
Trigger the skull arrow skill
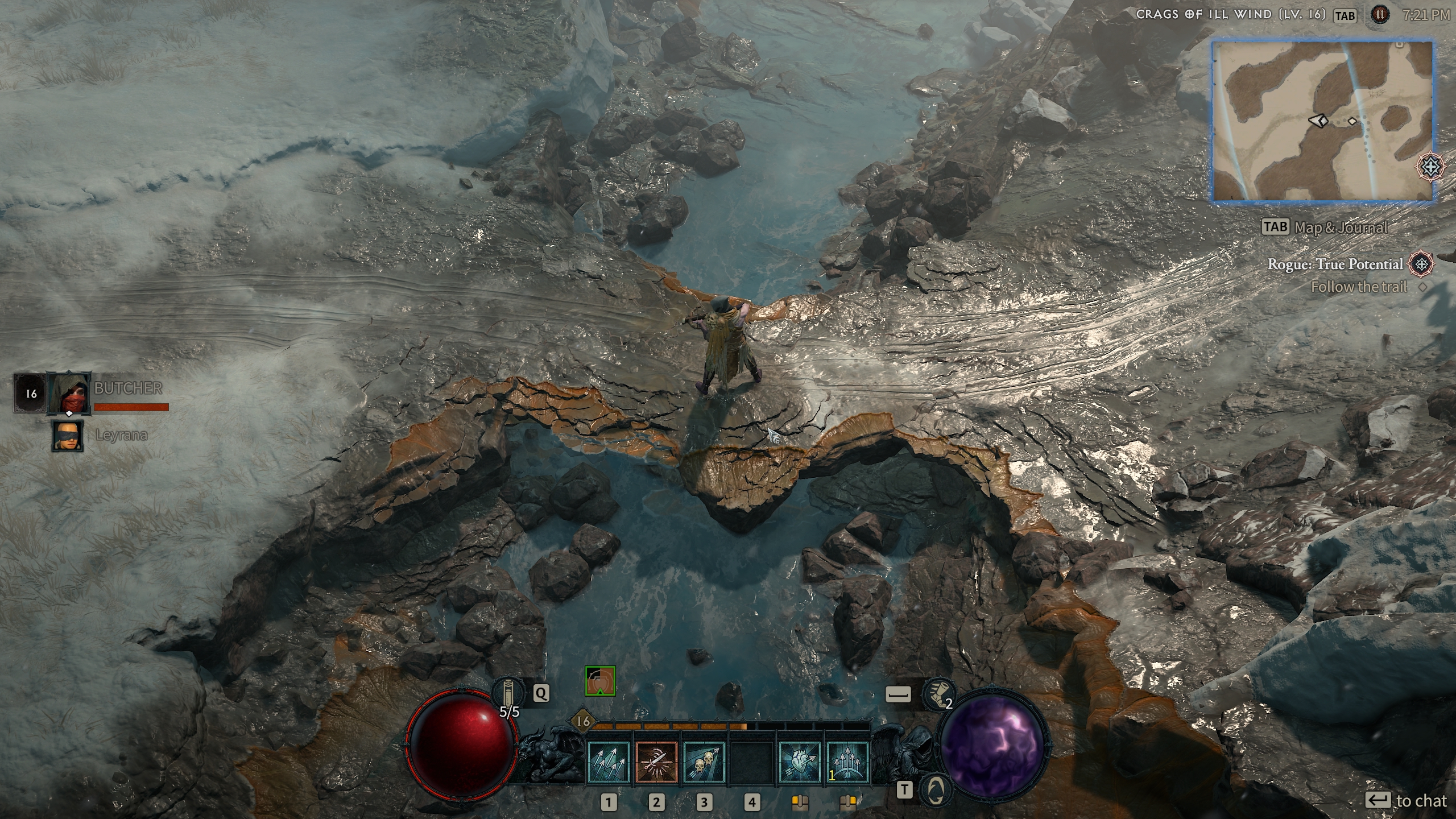click(704, 762)
